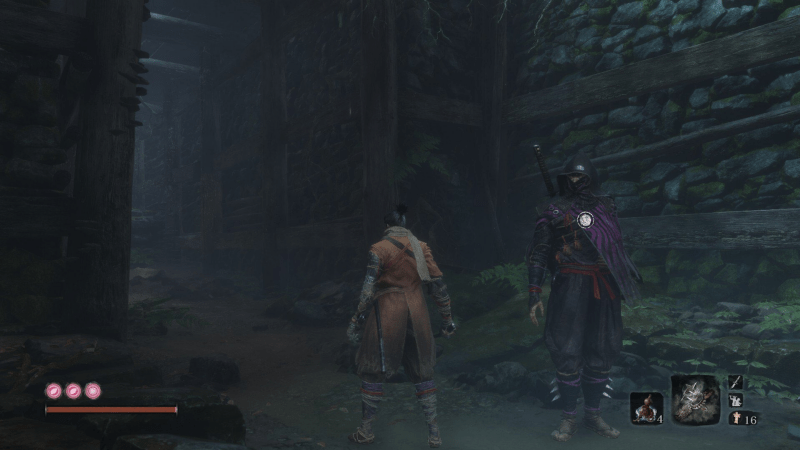Click the sword combat art icon

coord(735,381)
